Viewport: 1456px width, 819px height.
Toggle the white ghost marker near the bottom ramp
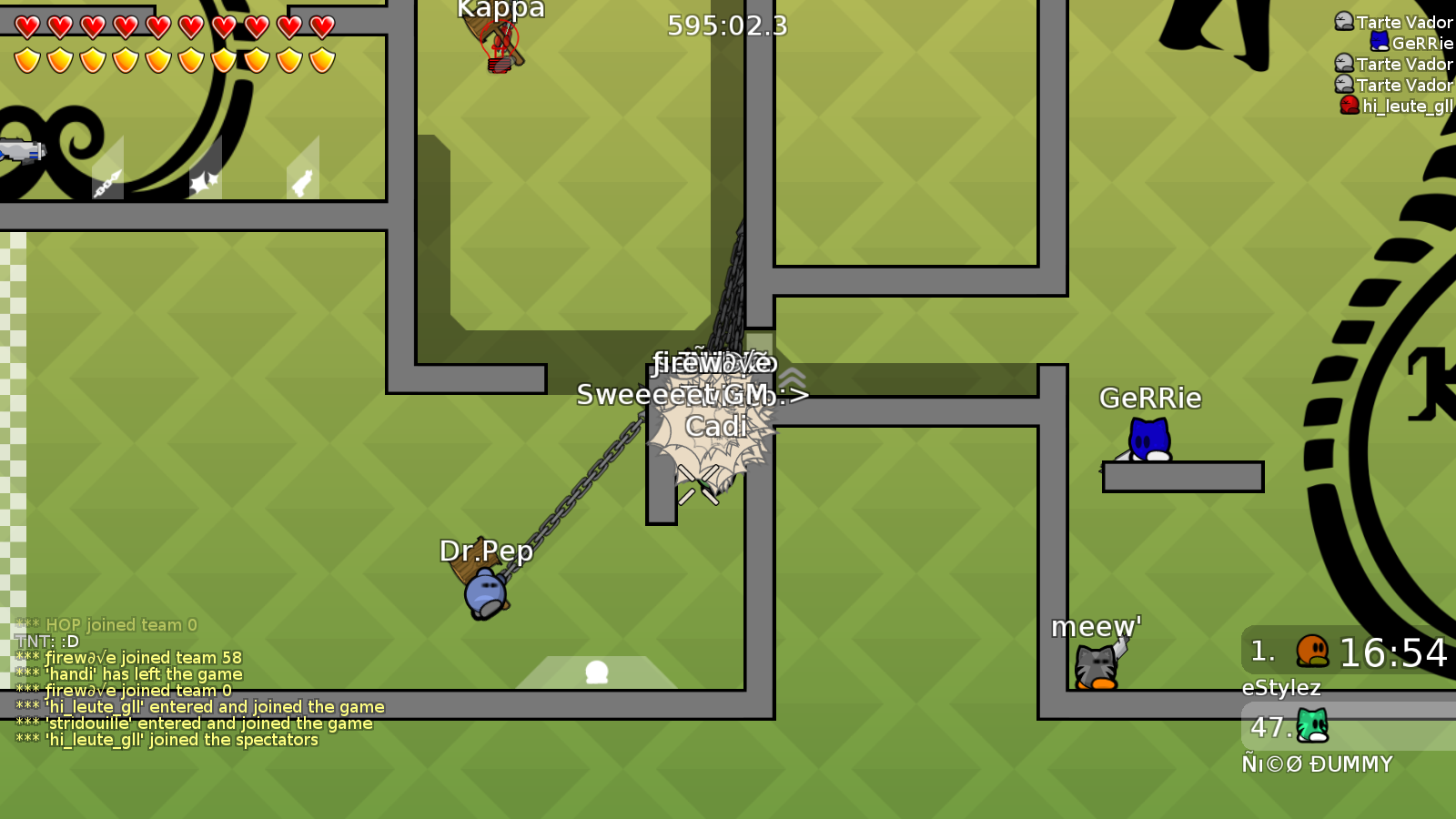pyautogui.click(x=597, y=673)
